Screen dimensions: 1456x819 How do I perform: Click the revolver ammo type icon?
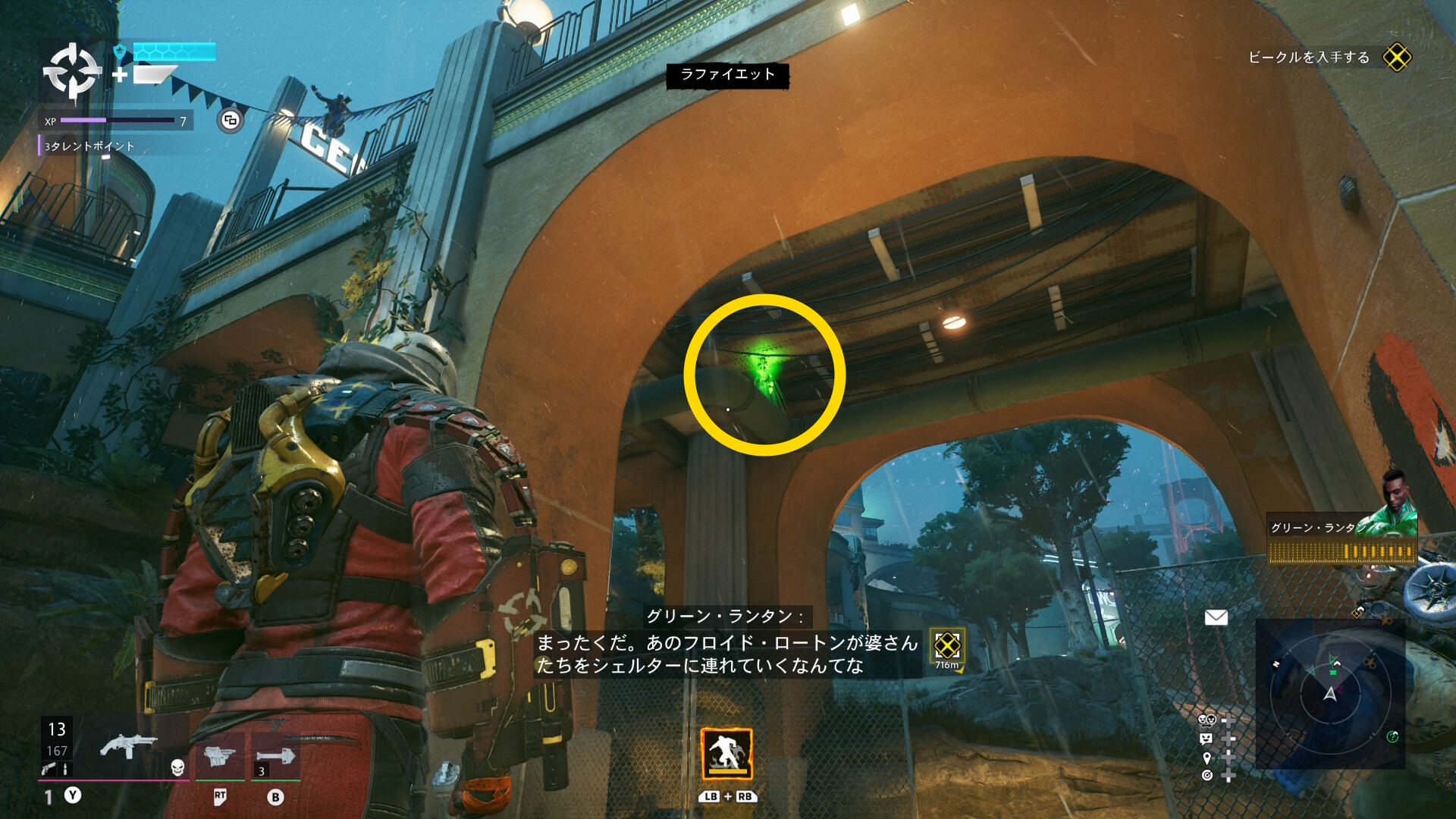click(49, 769)
